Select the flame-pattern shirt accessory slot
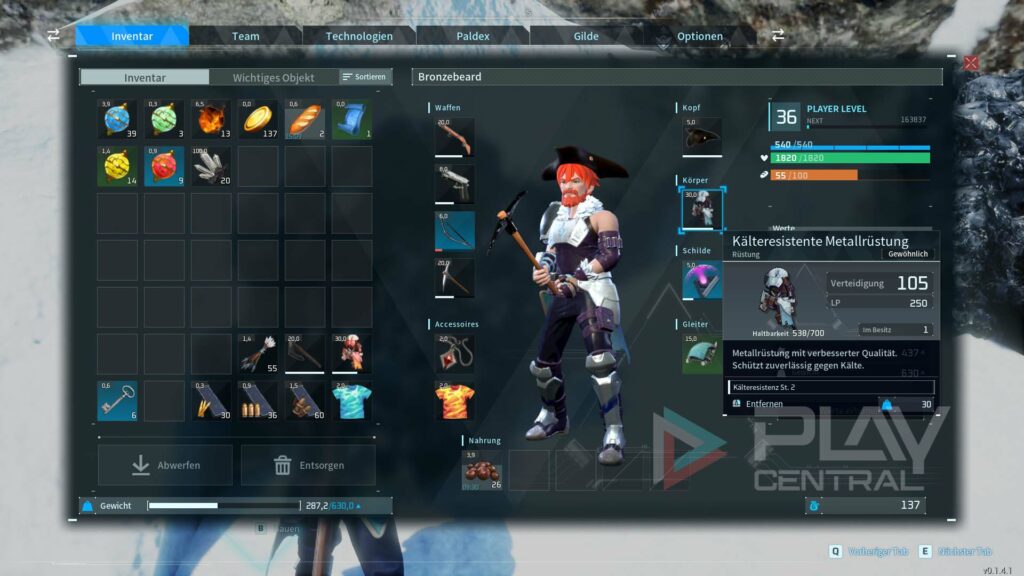Screen dimensions: 1024x576 [x=455, y=400]
